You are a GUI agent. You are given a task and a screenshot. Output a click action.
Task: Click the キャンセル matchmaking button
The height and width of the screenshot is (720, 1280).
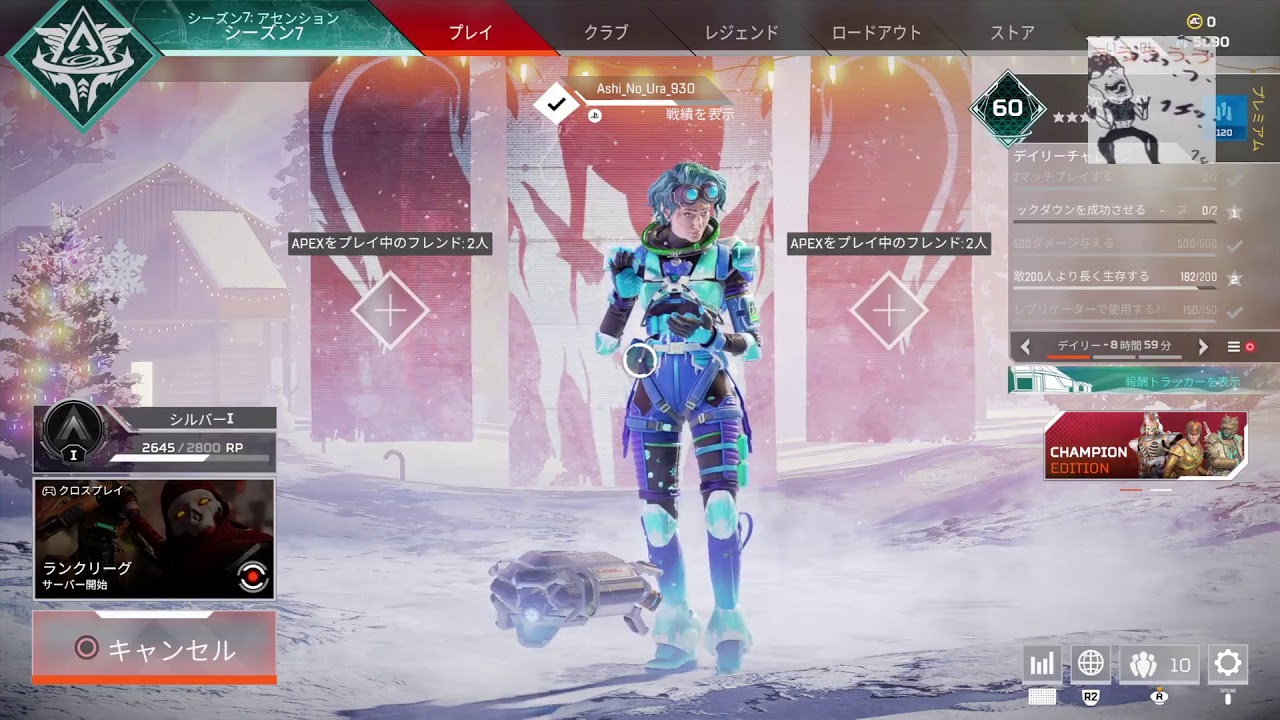[x=155, y=649]
